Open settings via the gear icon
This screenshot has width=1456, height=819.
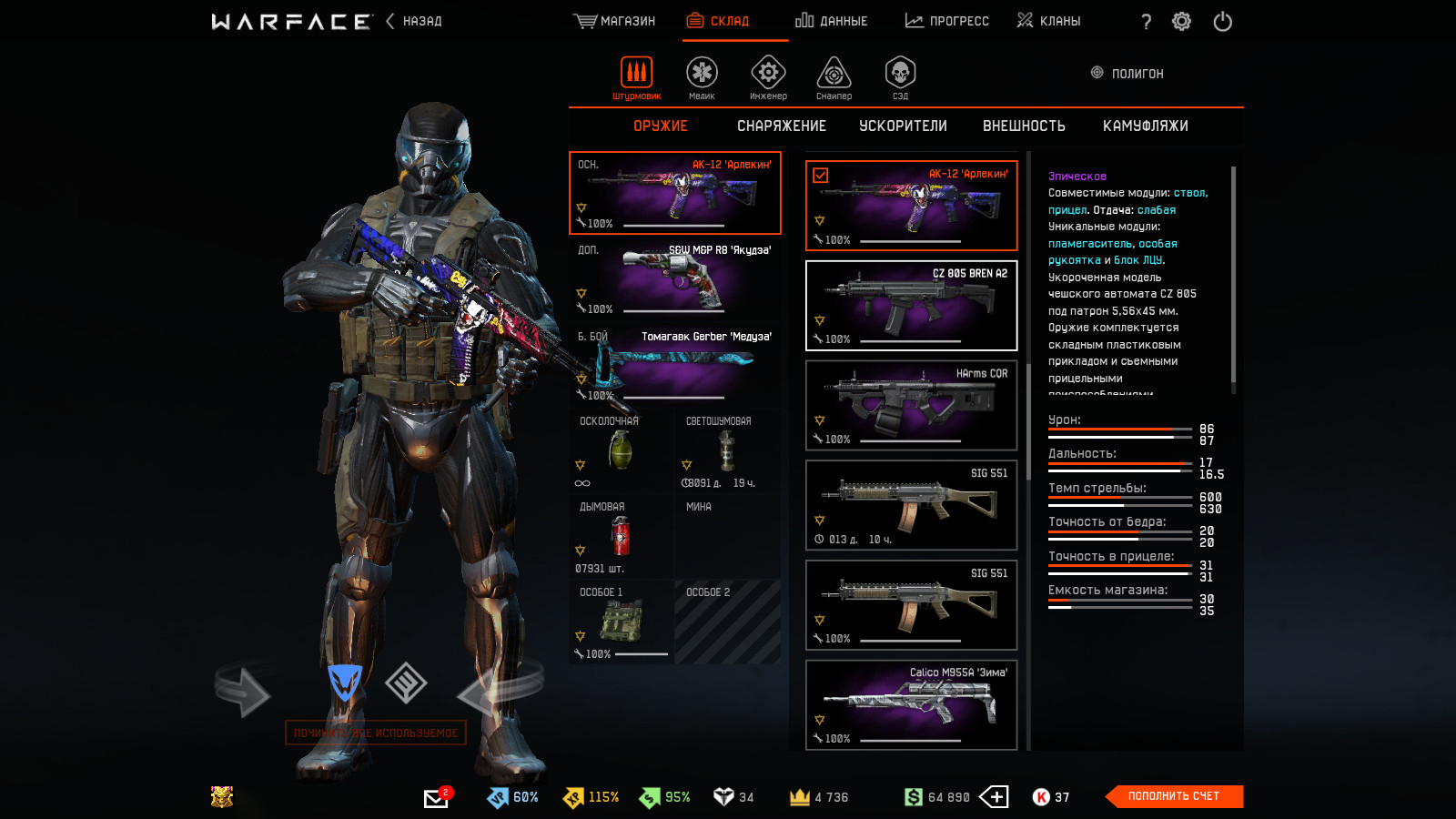[1181, 21]
